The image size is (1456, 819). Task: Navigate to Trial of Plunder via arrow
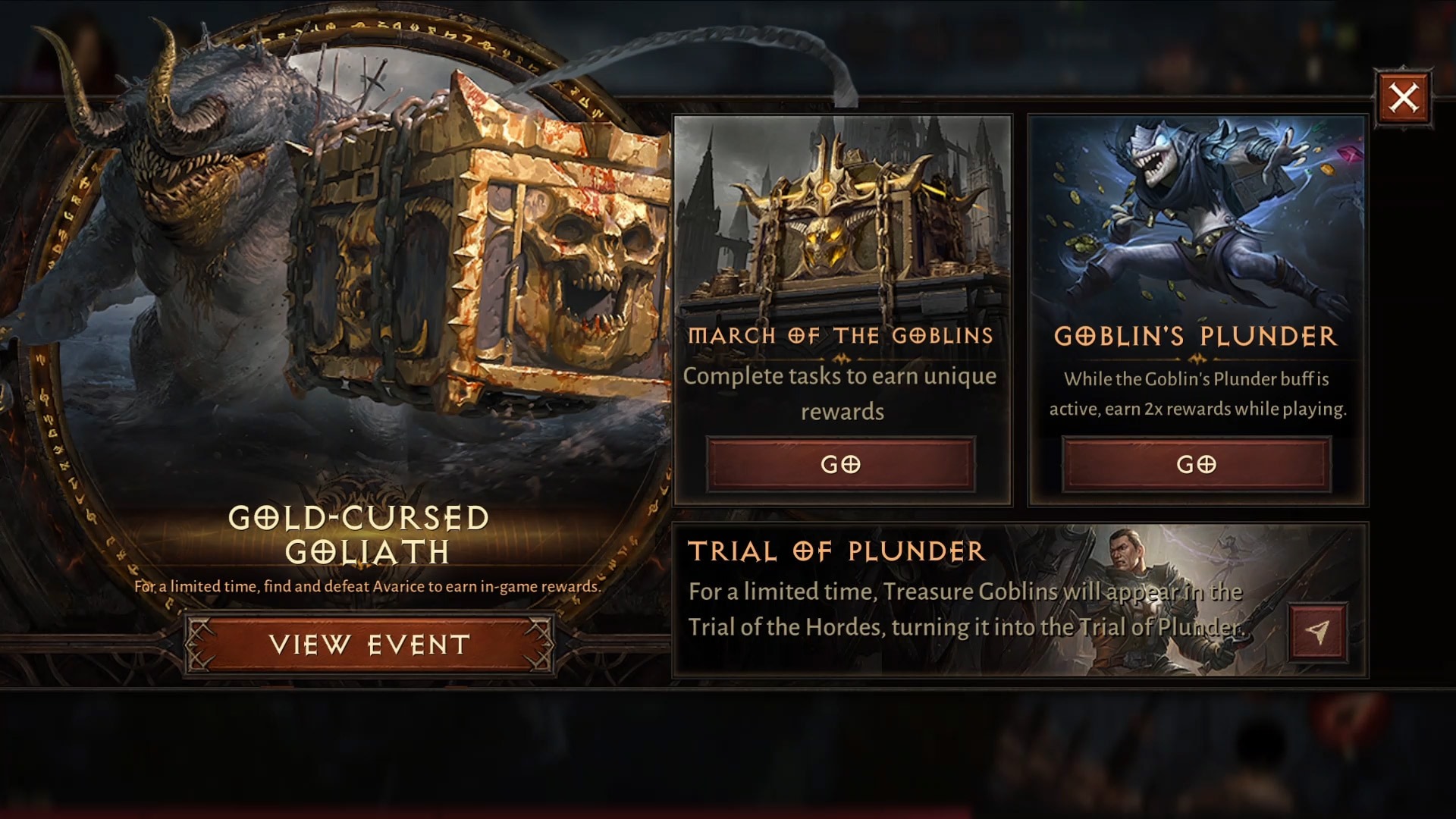pyautogui.click(x=1318, y=632)
